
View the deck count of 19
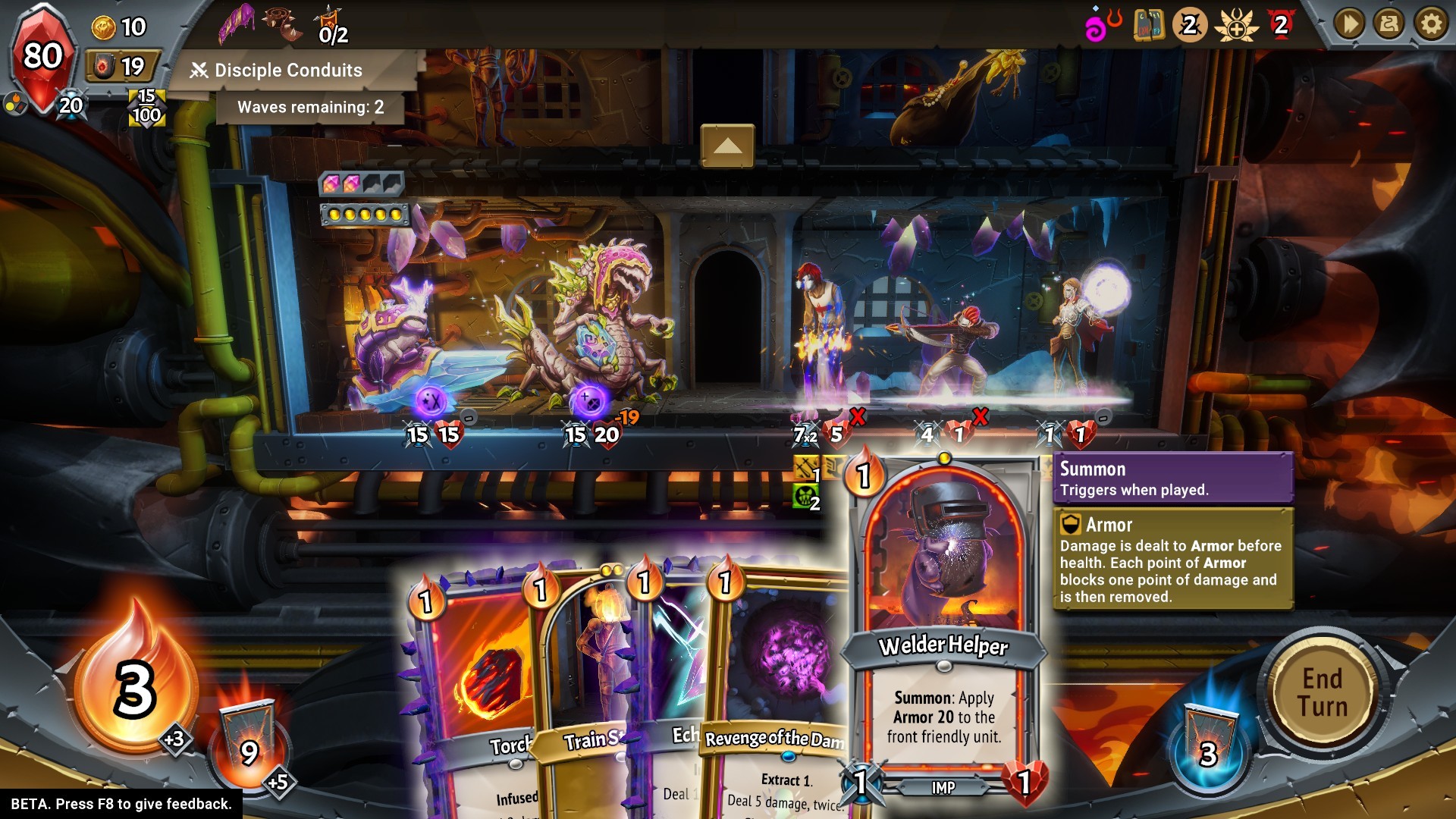121,67
